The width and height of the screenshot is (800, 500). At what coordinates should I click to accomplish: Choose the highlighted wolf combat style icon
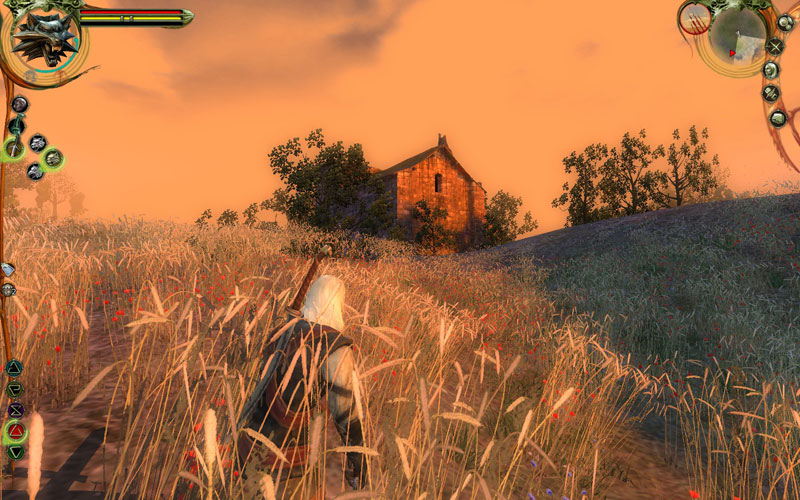(x=52, y=158)
